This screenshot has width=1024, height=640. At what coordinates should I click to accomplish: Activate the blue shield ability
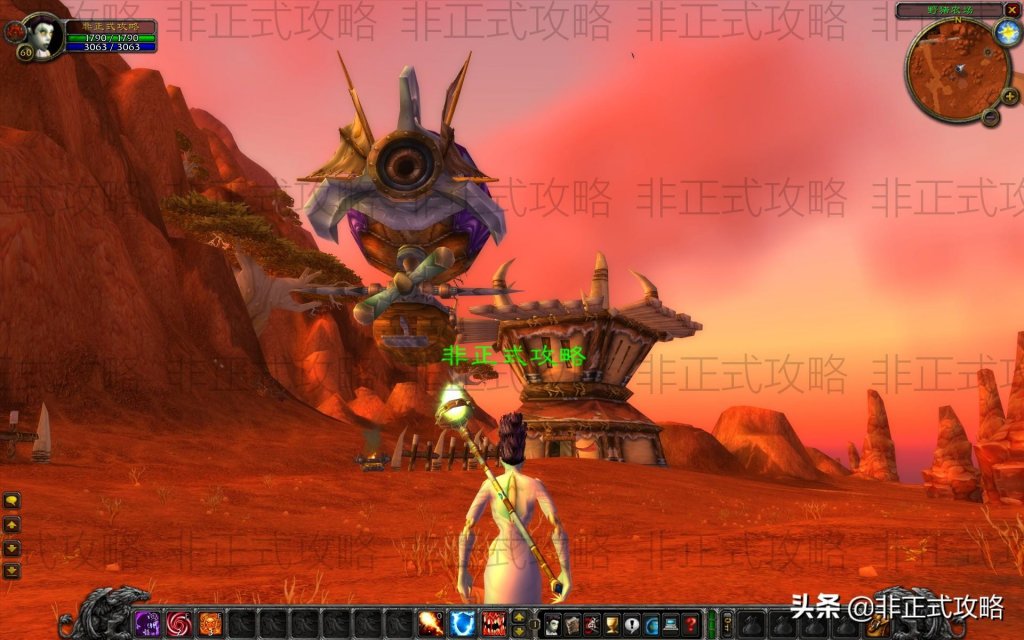point(462,623)
